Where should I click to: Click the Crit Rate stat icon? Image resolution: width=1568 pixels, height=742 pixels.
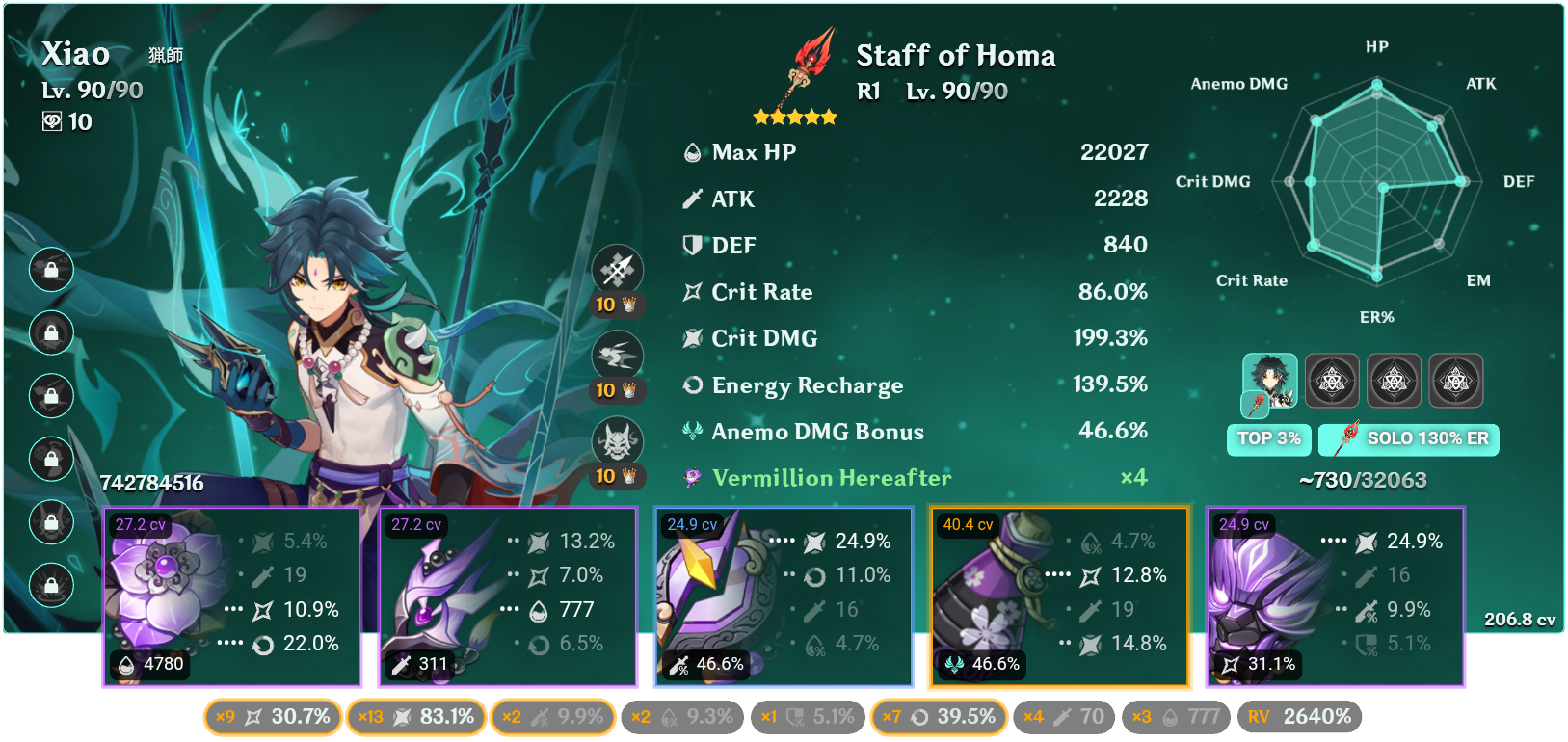[x=690, y=292]
